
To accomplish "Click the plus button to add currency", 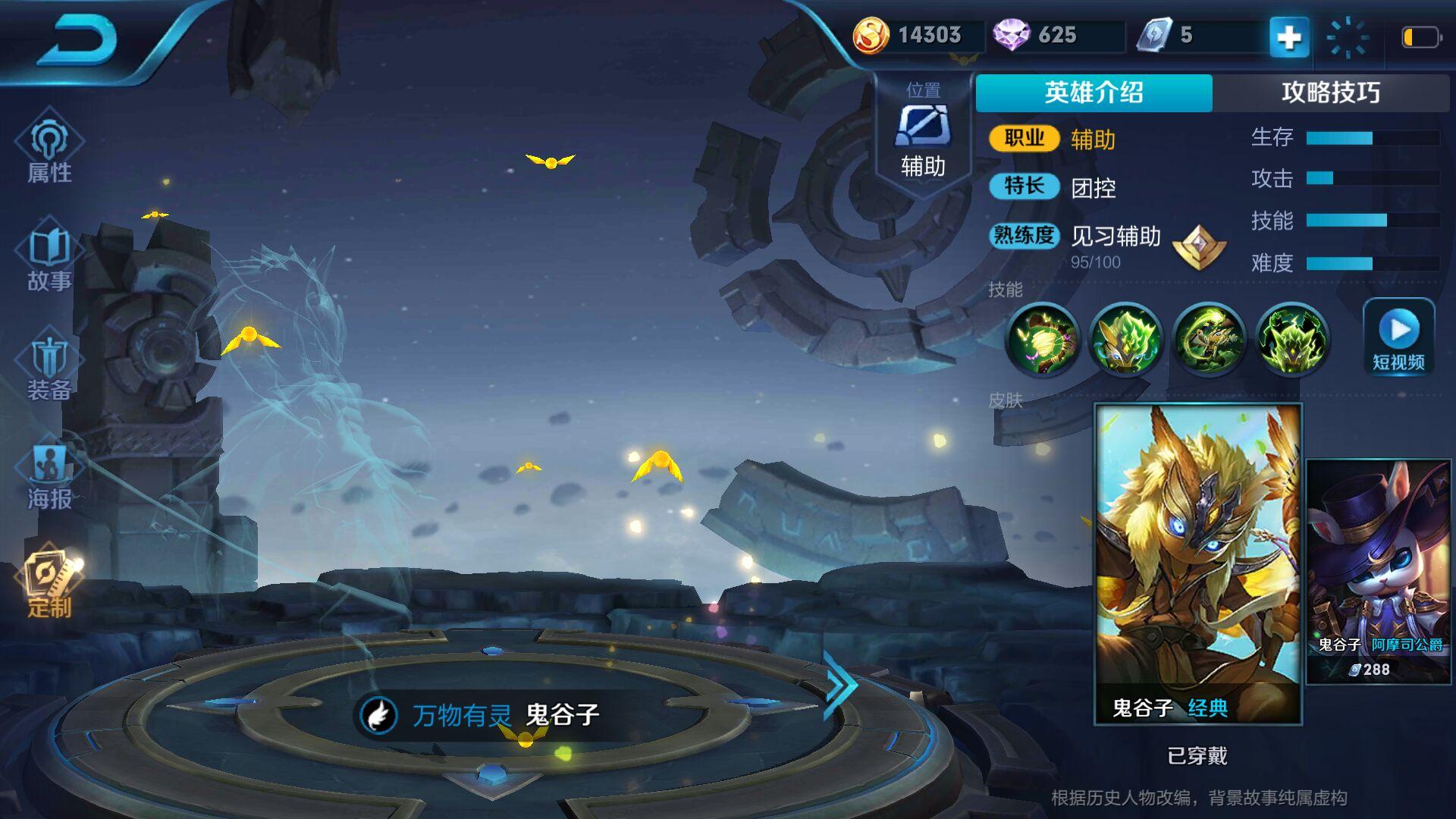I will pyautogui.click(x=1289, y=36).
